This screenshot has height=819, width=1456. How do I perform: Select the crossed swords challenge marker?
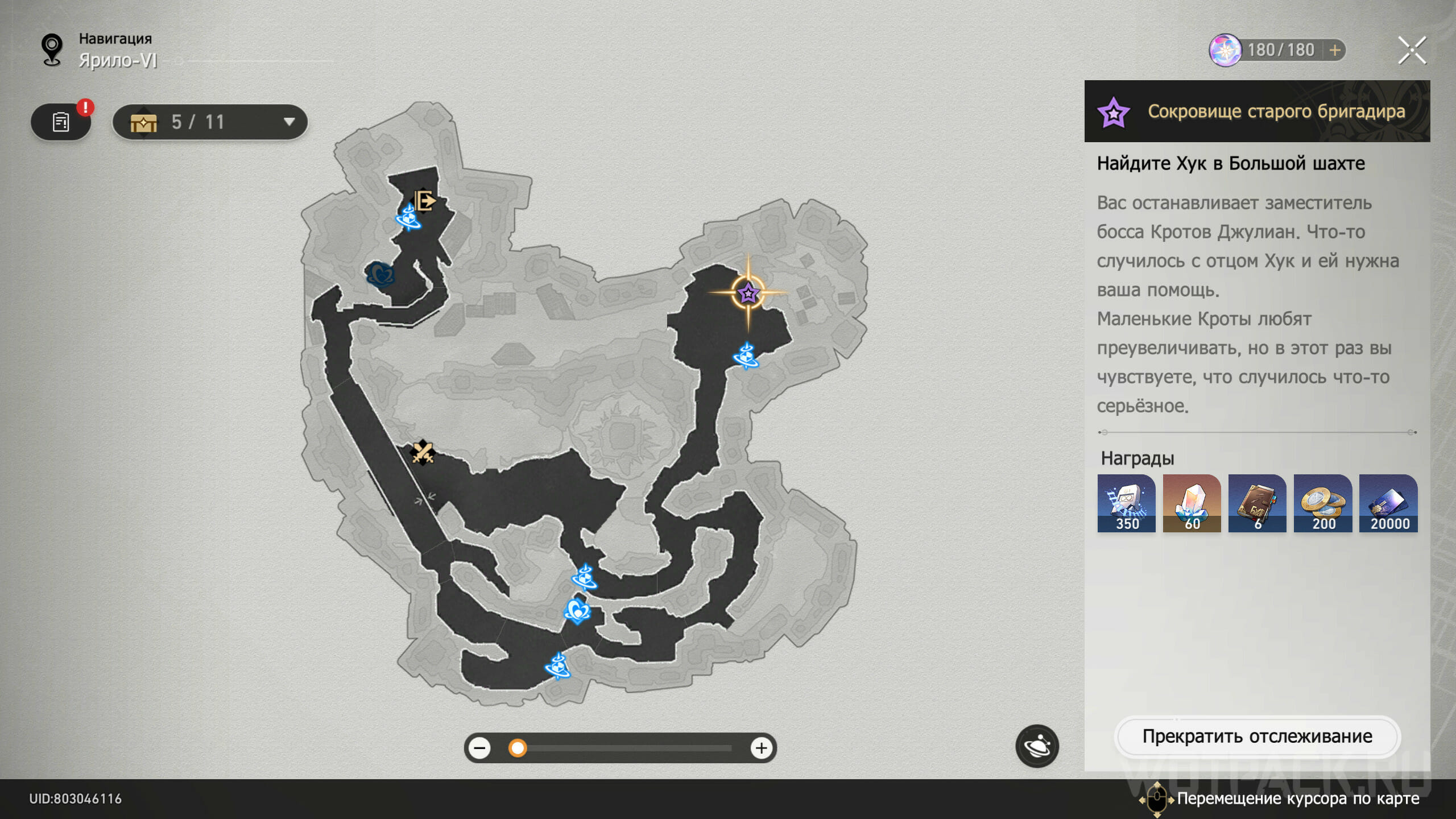click(423, 453)
